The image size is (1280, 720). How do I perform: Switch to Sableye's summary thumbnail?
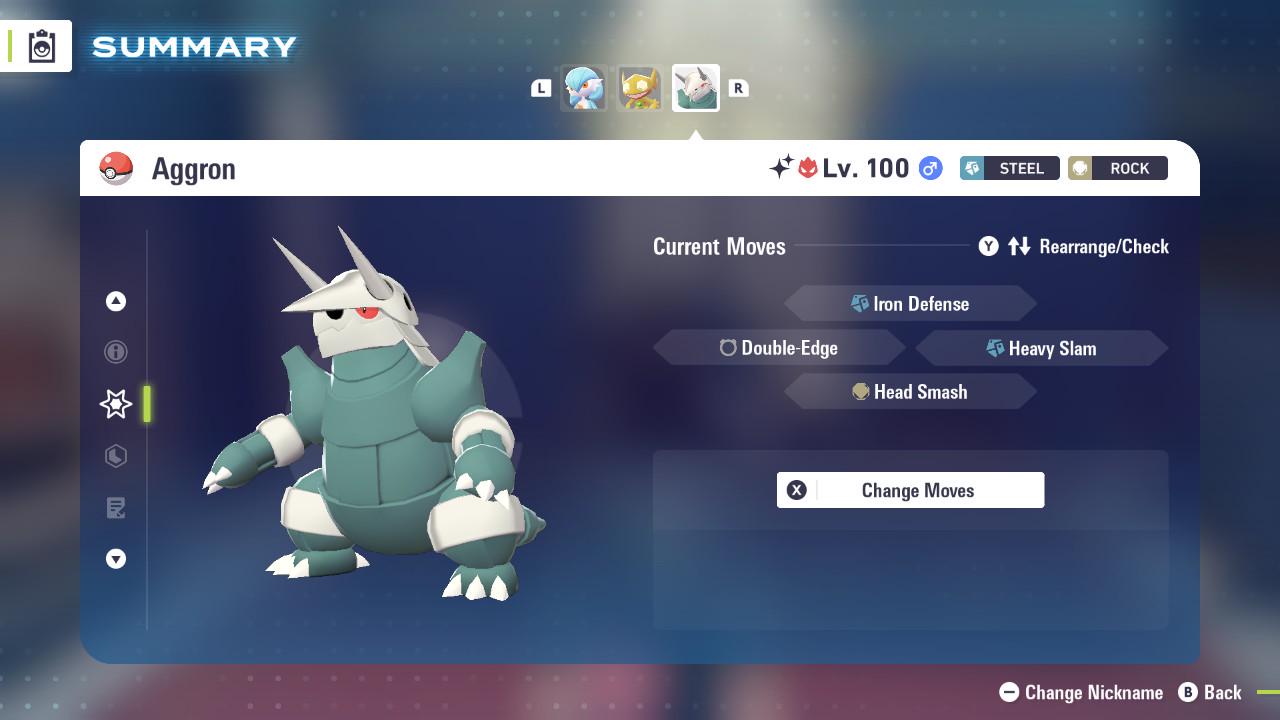(x=640, y=88)
